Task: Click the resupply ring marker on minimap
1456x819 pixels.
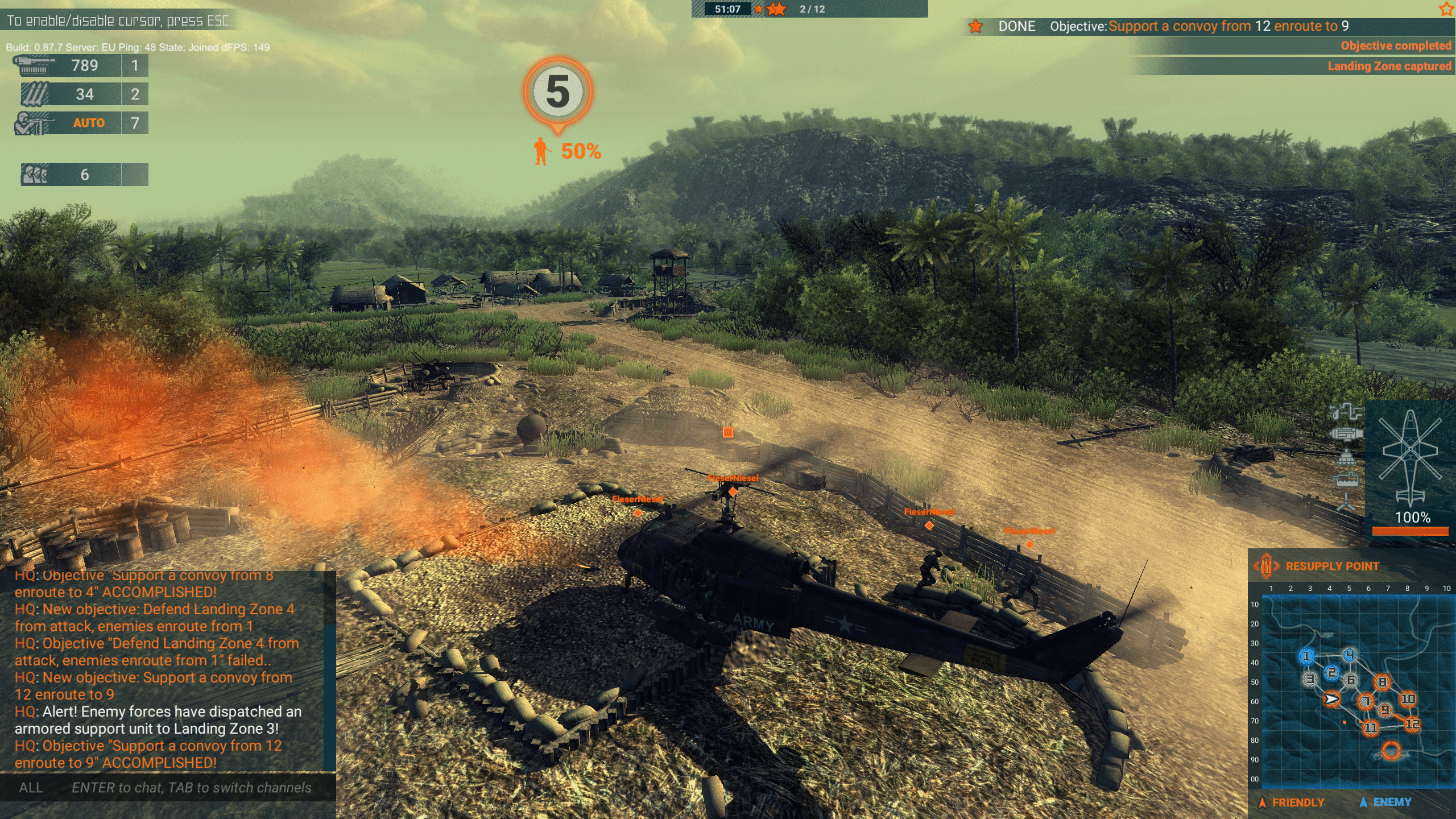Action: tap(1391, 751)
